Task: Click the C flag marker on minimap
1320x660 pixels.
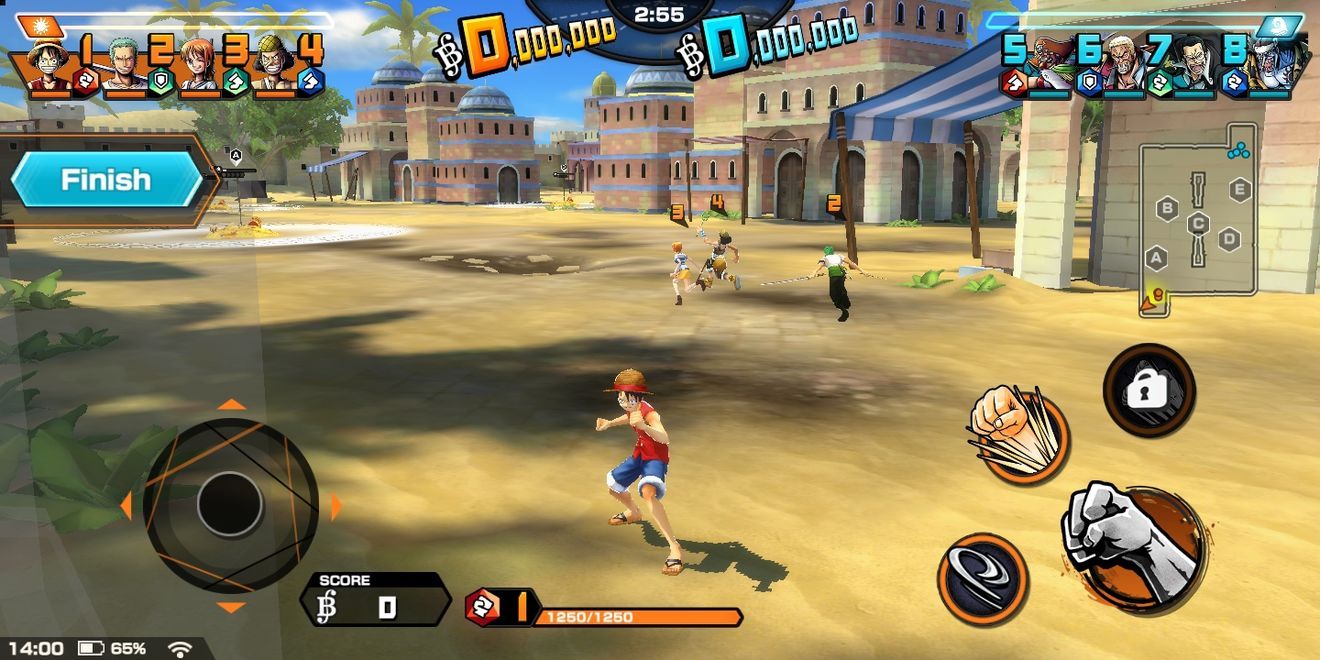Action: click(1198, 224)
